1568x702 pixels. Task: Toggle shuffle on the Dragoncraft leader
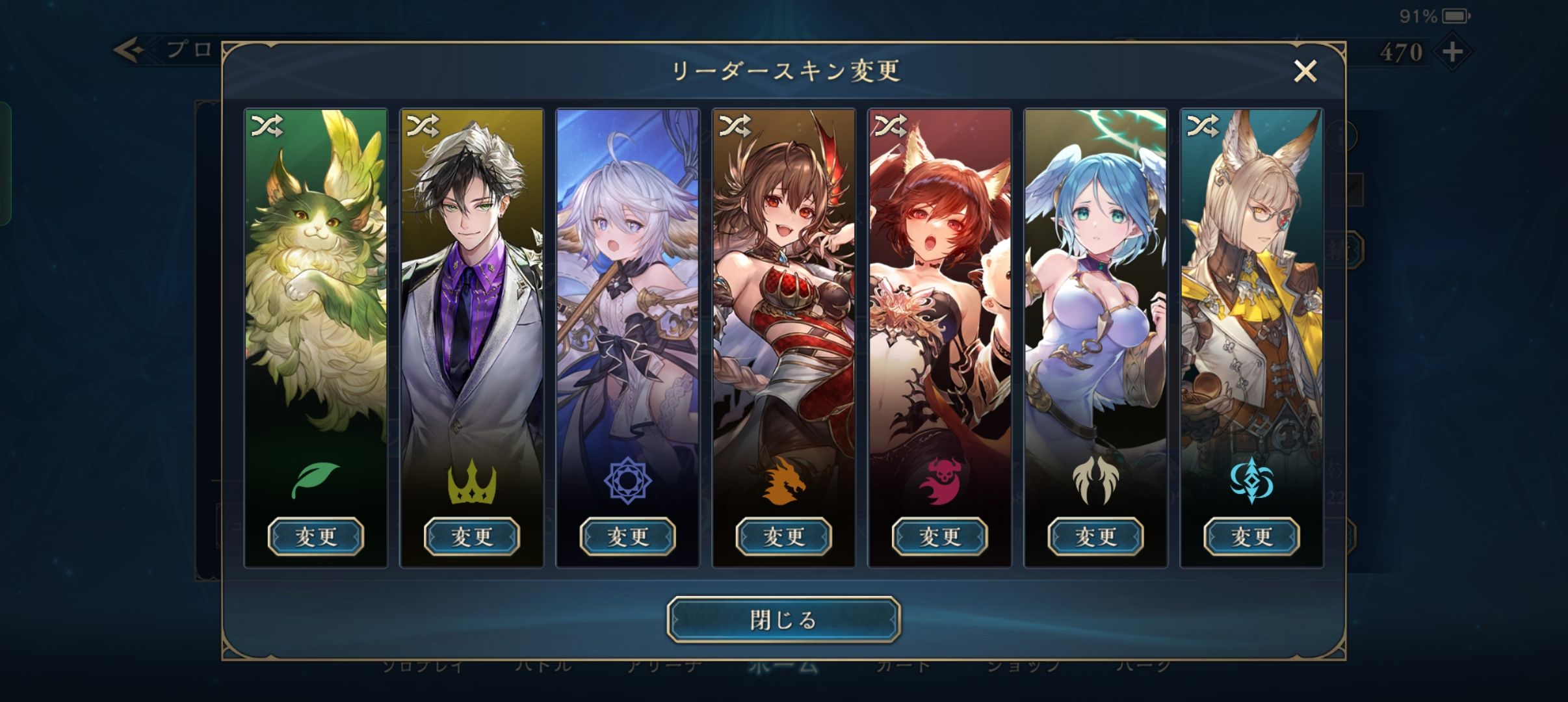[x=735, y=125]
